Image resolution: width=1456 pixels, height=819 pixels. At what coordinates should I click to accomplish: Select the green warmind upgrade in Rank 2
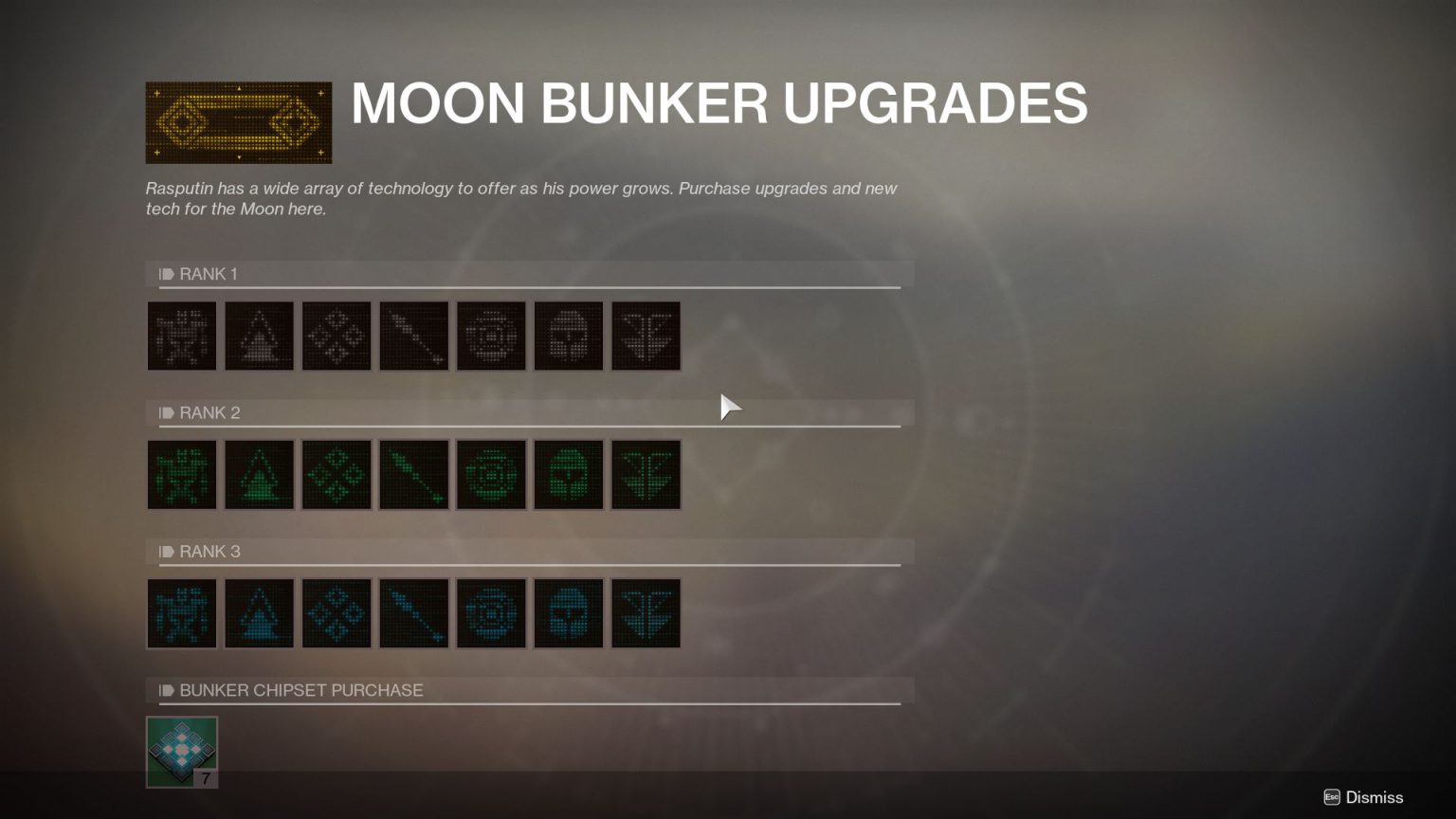pos(182,474)
